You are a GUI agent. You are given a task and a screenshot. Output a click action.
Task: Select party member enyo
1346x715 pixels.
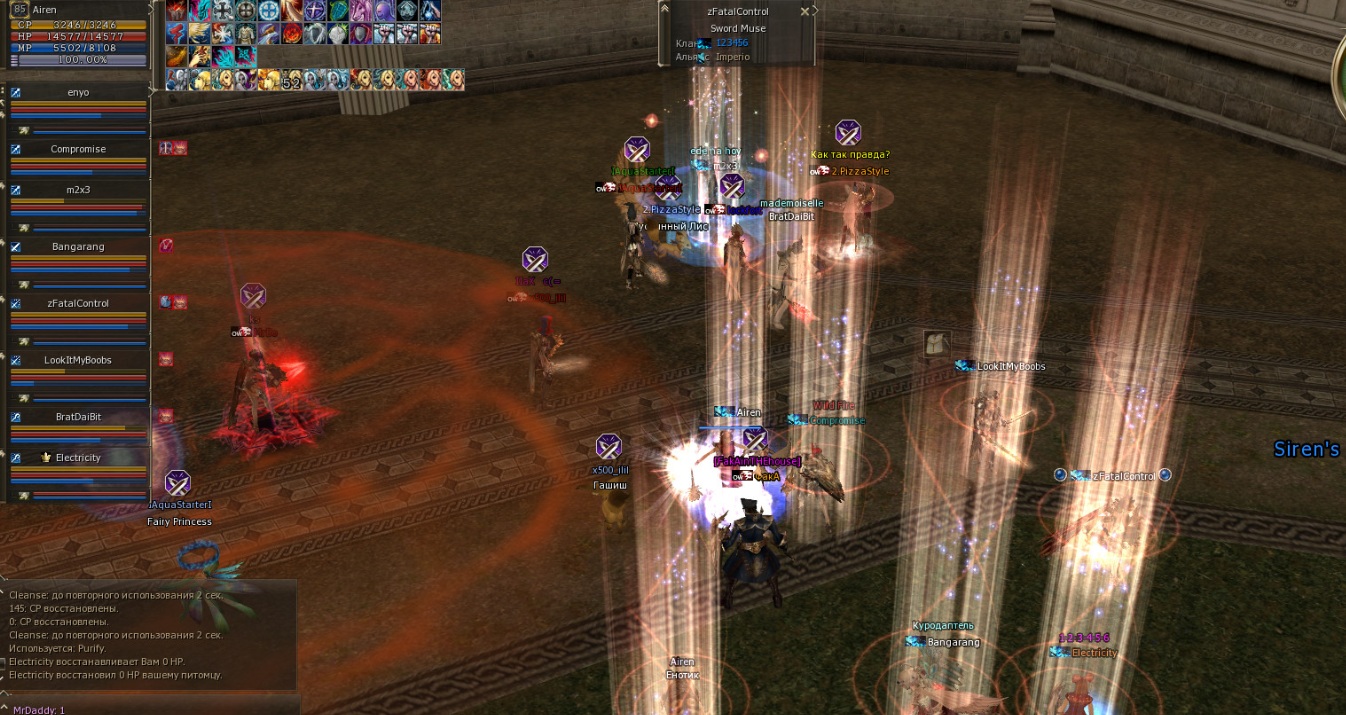coord(78,92)
